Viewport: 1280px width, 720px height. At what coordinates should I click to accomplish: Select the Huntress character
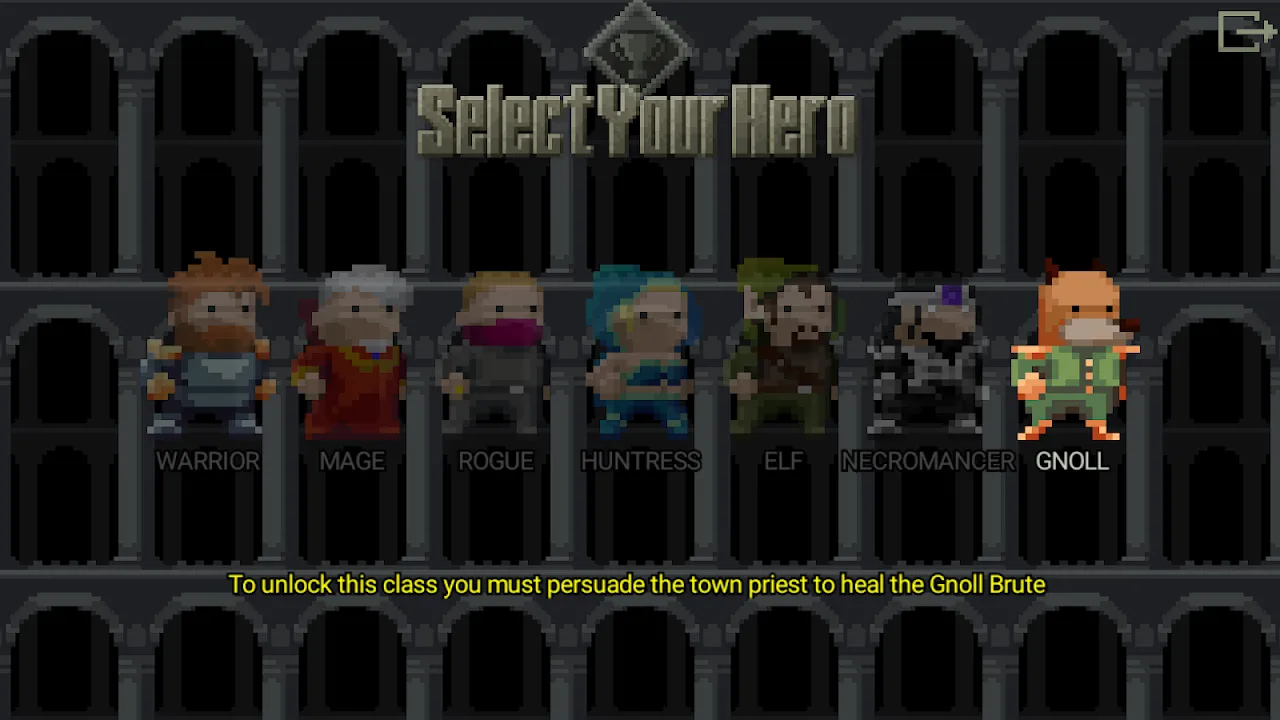(x=640, y=350)
